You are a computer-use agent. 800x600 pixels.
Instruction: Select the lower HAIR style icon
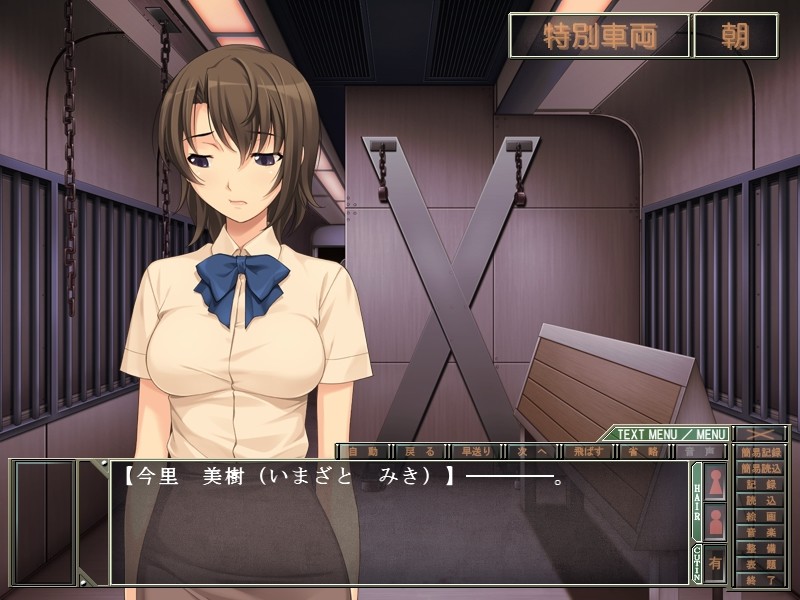point(716,522)
